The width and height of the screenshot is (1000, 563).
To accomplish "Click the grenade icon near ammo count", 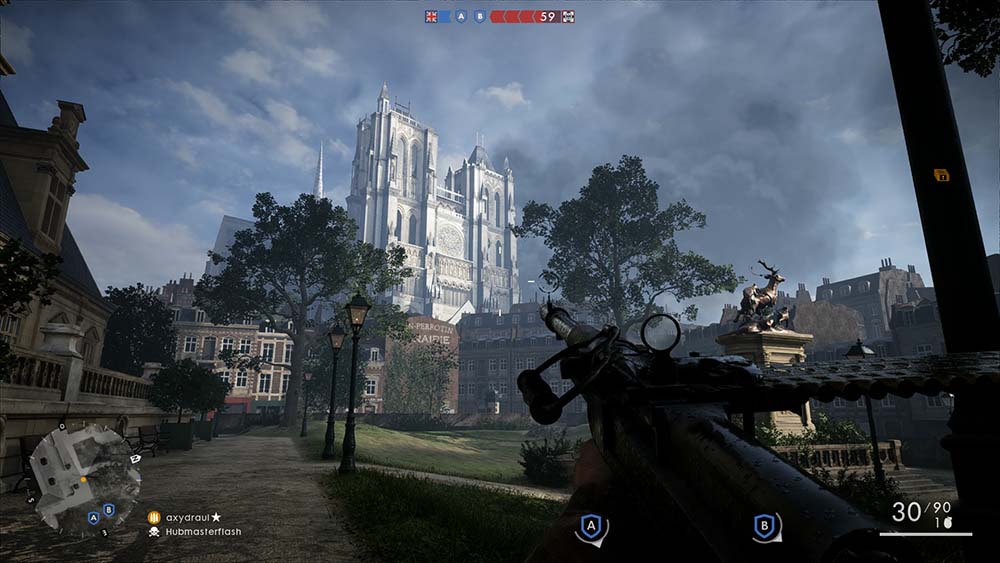I will [x=941, y=523].
